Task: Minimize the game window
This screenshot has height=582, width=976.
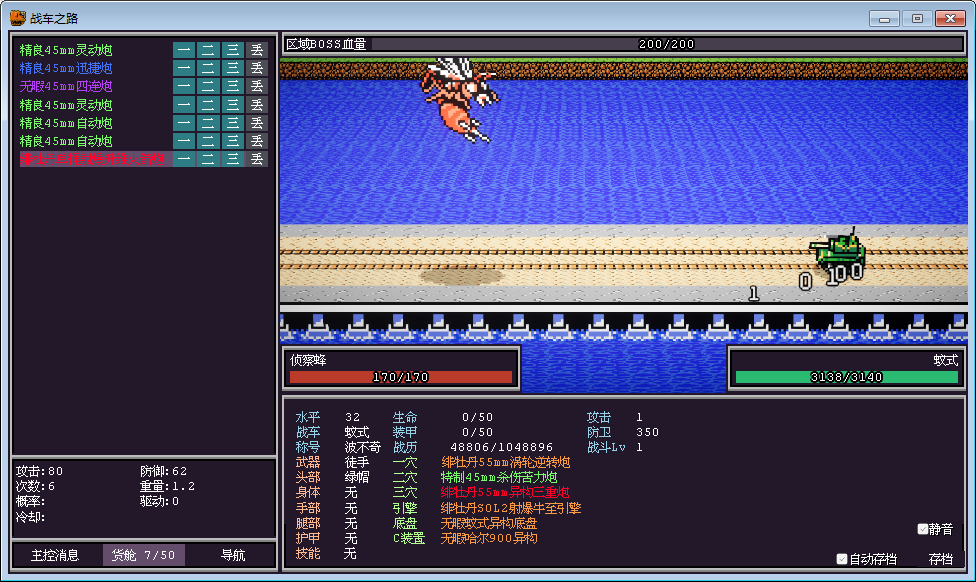Action: [884, 18]
